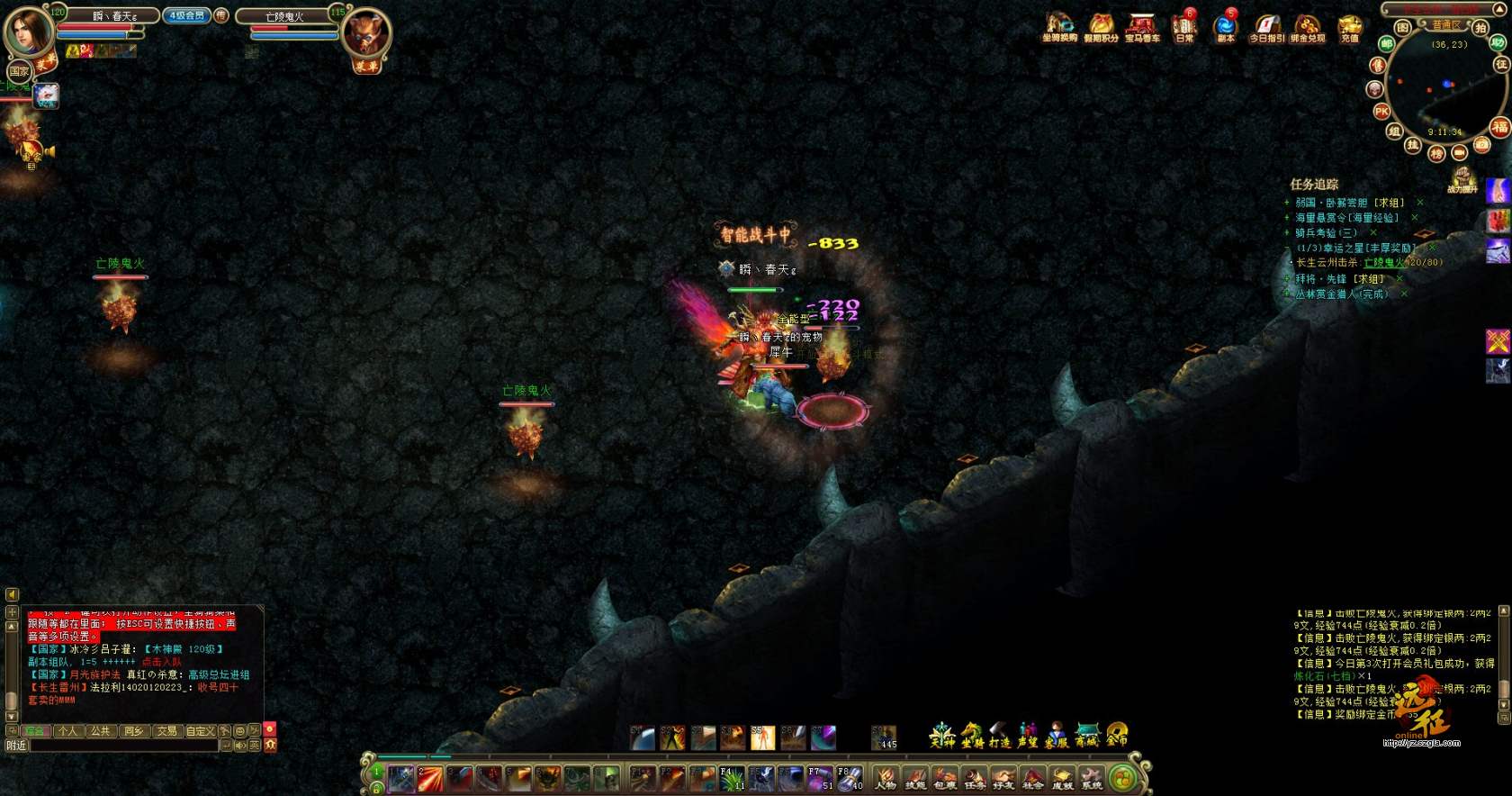Switch chat to the 个人 tab
Screen dimensions: 1512x796
[x=67, y=731]
